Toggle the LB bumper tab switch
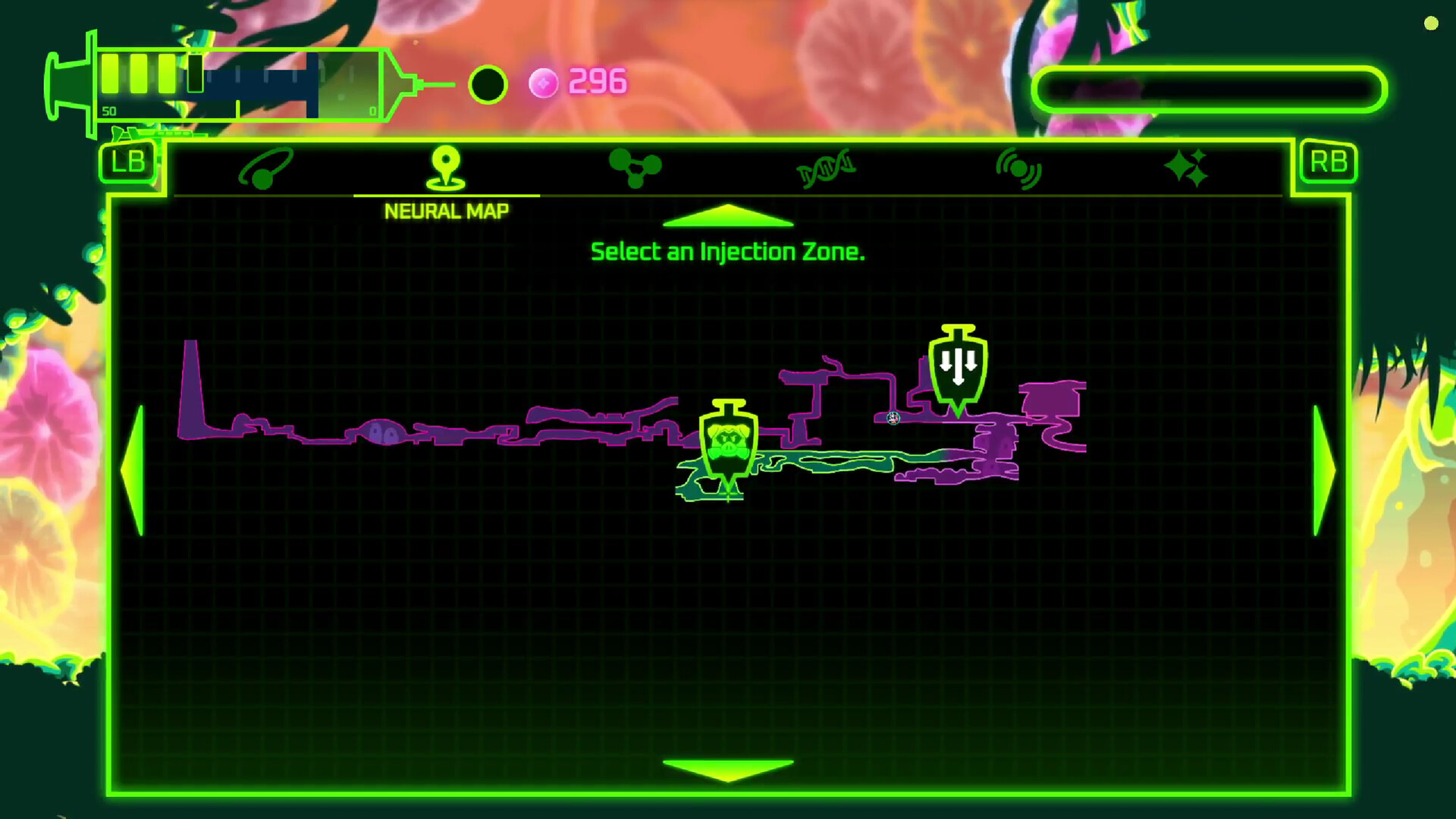Screen dimensions: 1456x819 [x=127, y=162]
